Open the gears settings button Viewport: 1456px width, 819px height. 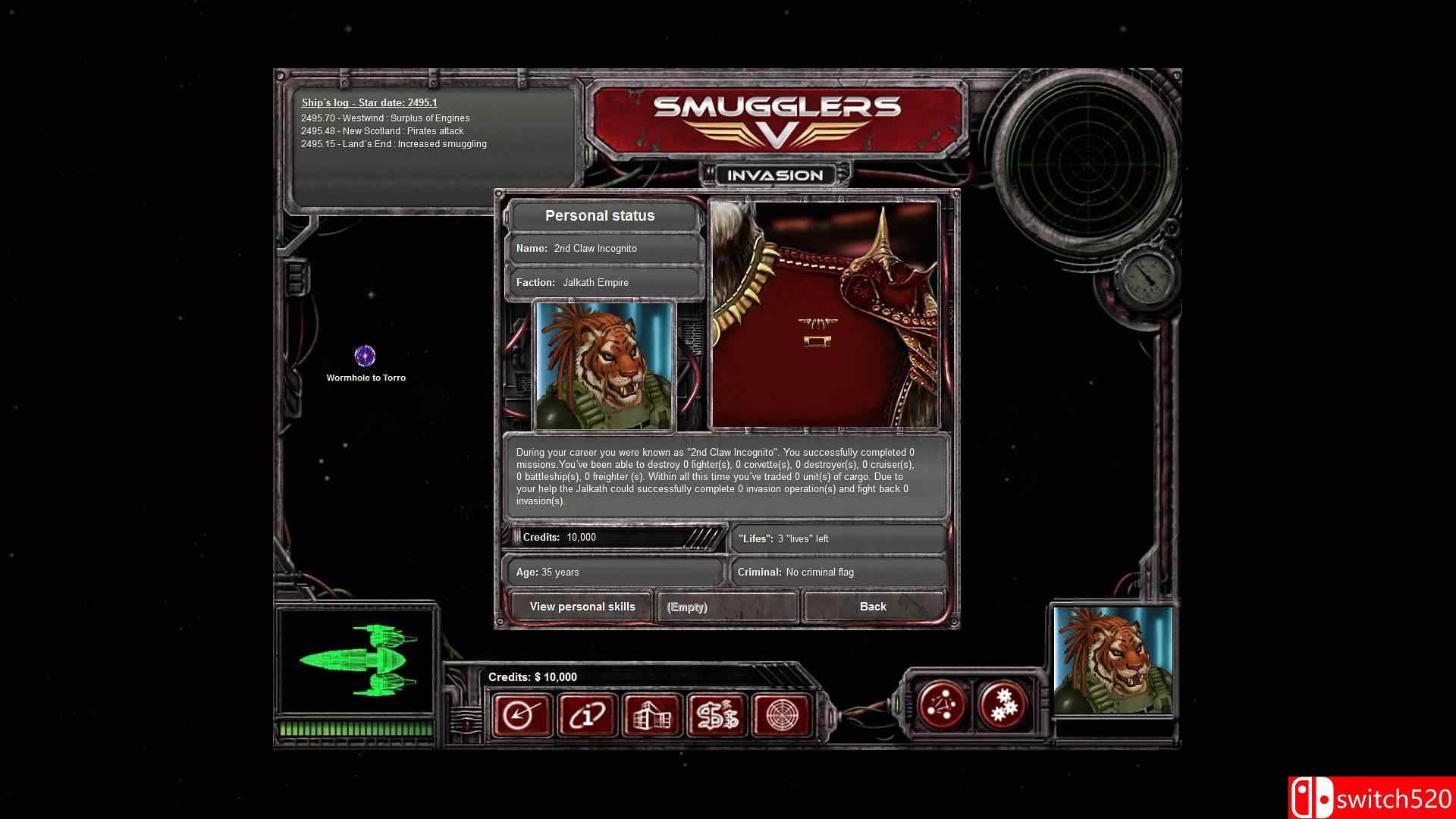coord(1004,705)
